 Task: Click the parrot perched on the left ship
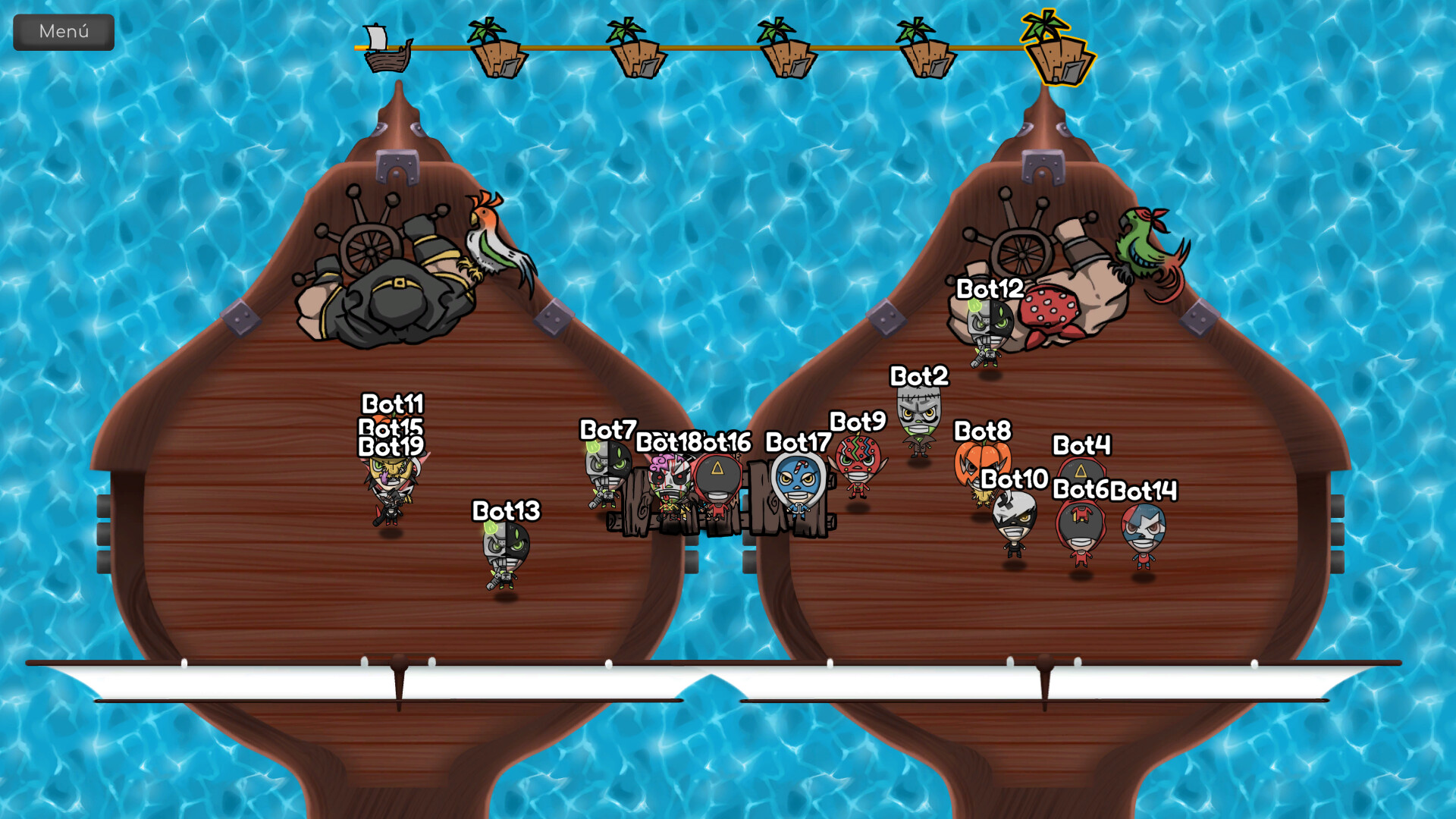click(x=493, y=235)
